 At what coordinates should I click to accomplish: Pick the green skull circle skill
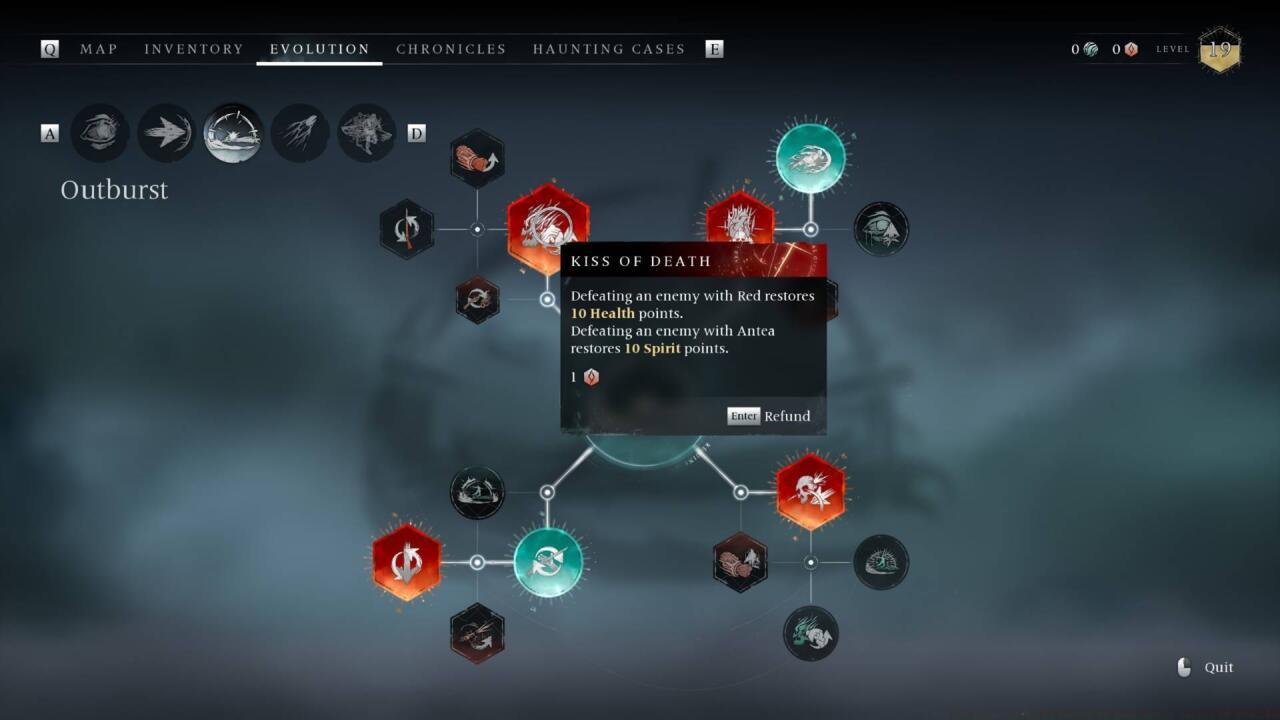(810, 633)
